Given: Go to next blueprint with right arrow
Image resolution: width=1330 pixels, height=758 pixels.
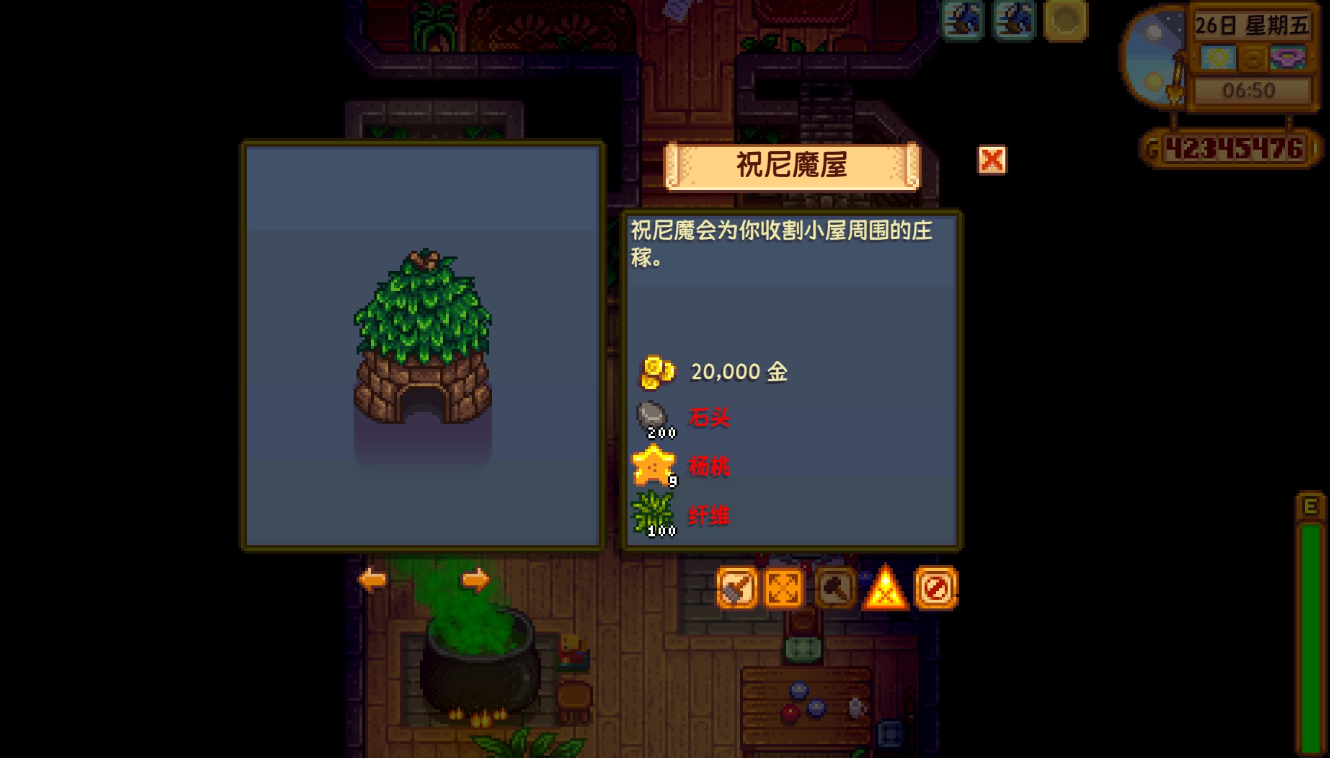Looking at the screenshot, I should coord(475,578).
